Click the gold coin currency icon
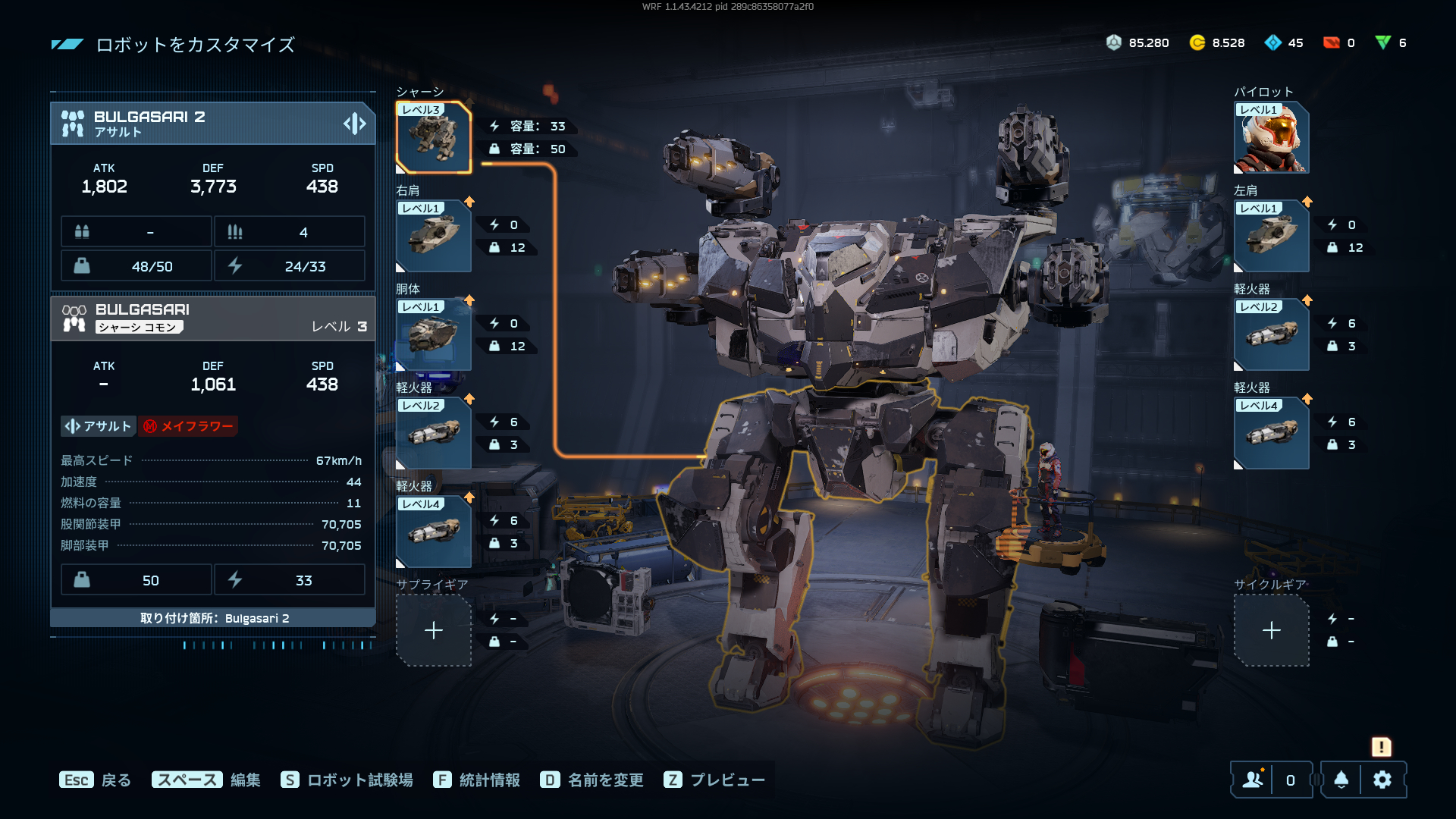Screen dimensions: 1456x819 (1197, 43)
